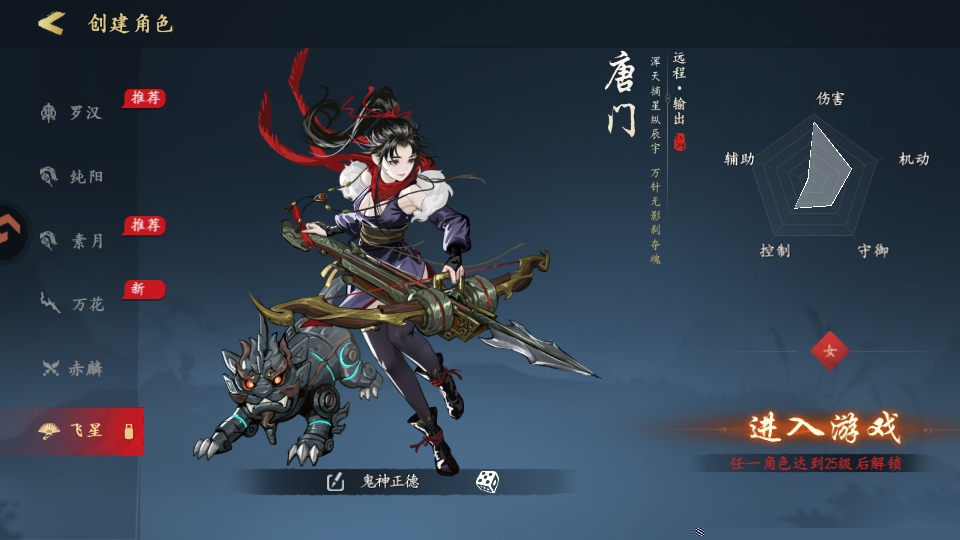Go back using the golden arrow
The height and width of the screenshot is (540, 960).
[x=50, y=23]
